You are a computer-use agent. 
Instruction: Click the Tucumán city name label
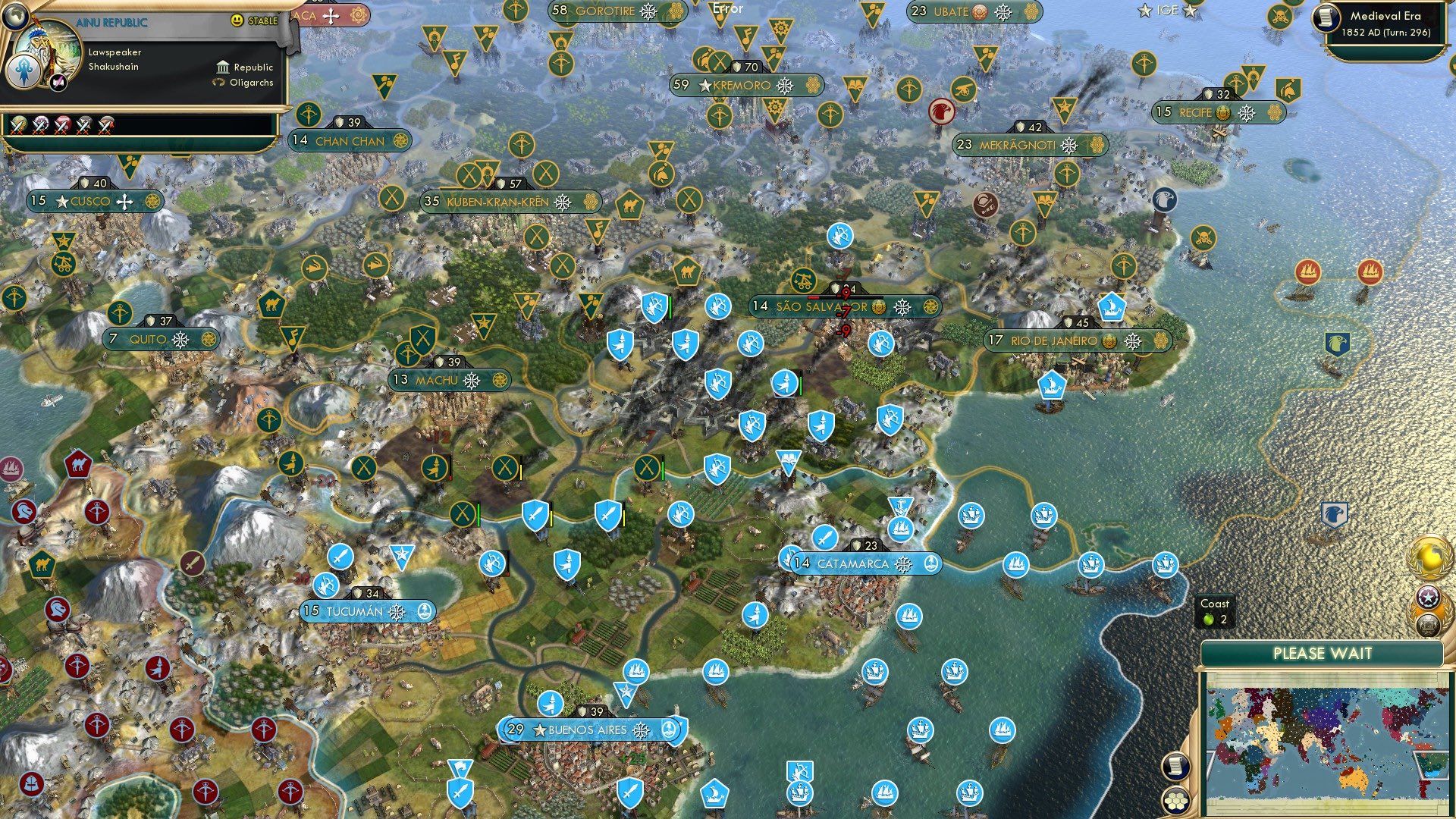[356, 609]
